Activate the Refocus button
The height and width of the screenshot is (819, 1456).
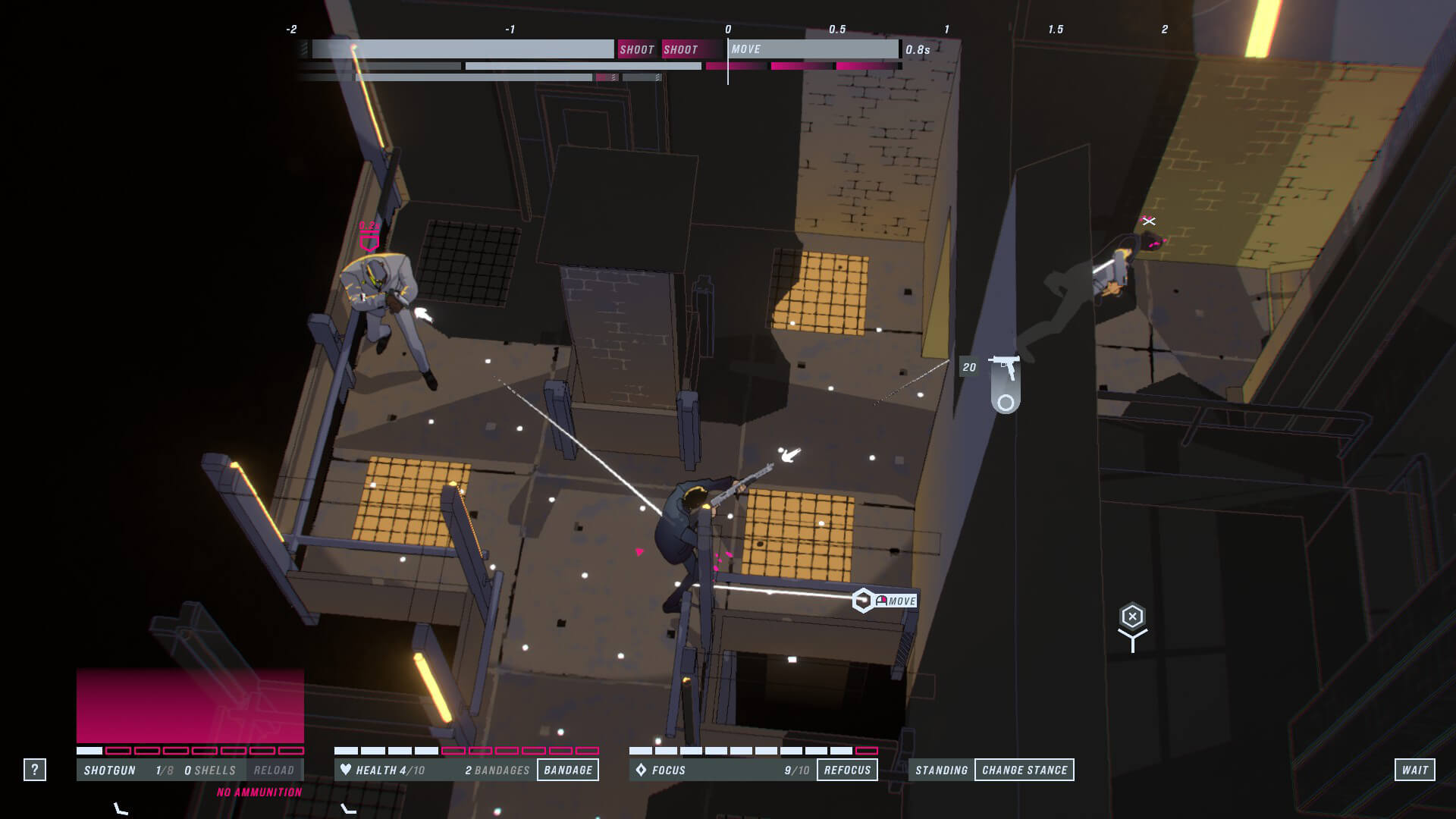(847, 770)
